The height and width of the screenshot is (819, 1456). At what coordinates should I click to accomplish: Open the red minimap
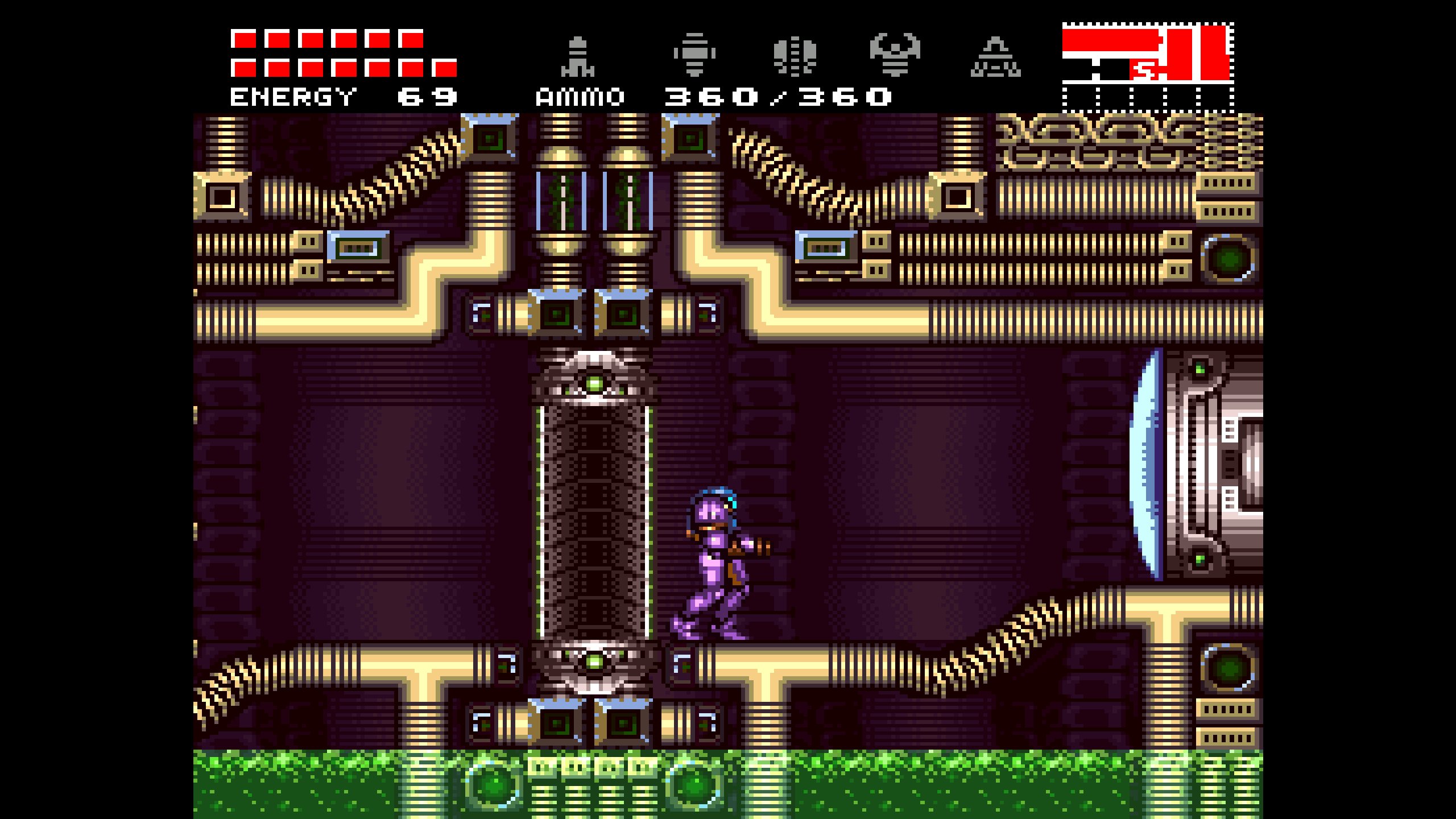[1148, 67]
